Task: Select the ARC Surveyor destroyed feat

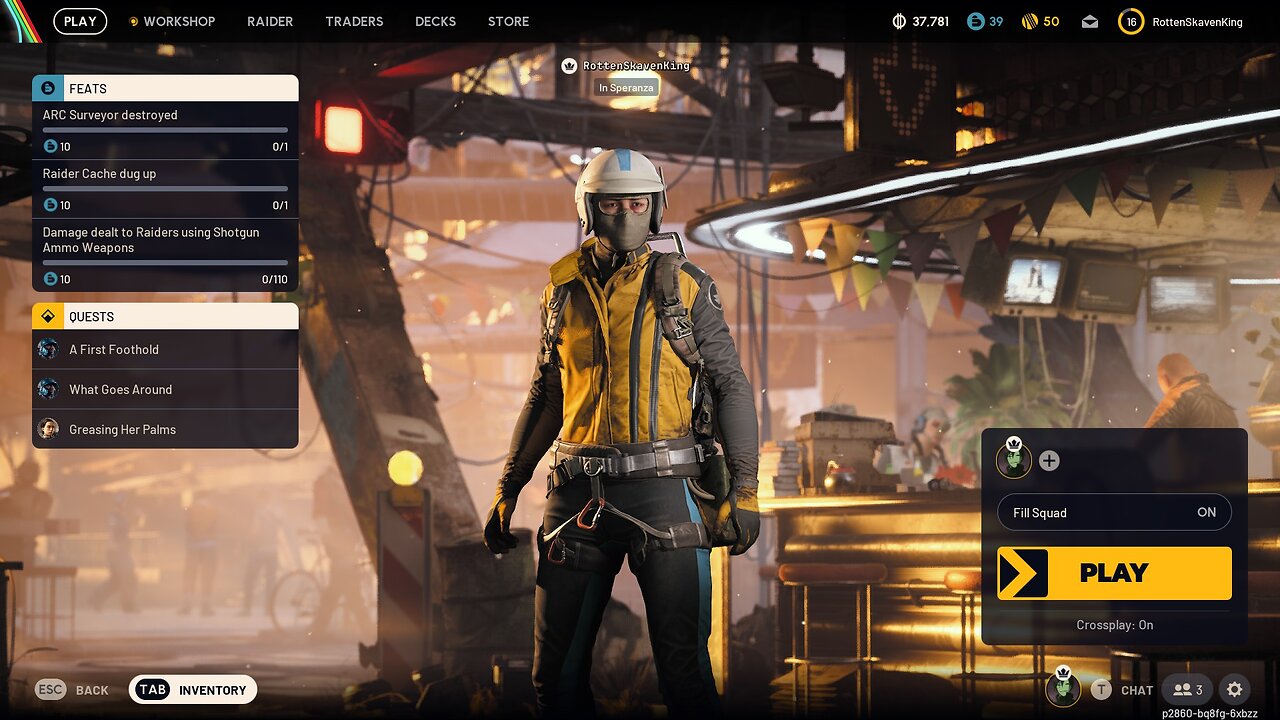Action: (x=165, y=130)
